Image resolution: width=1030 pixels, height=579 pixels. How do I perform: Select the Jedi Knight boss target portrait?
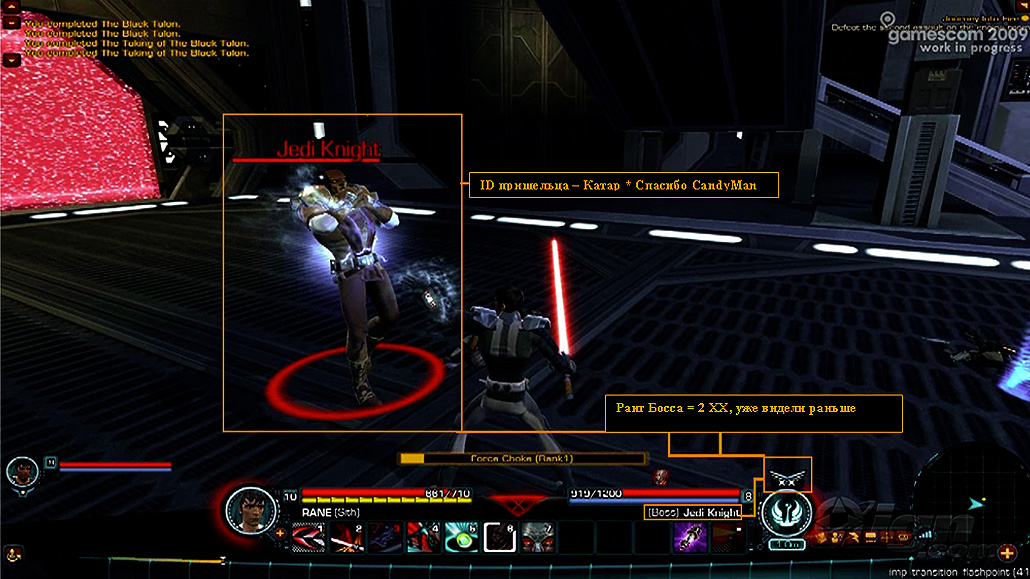[x=786, y=514]
